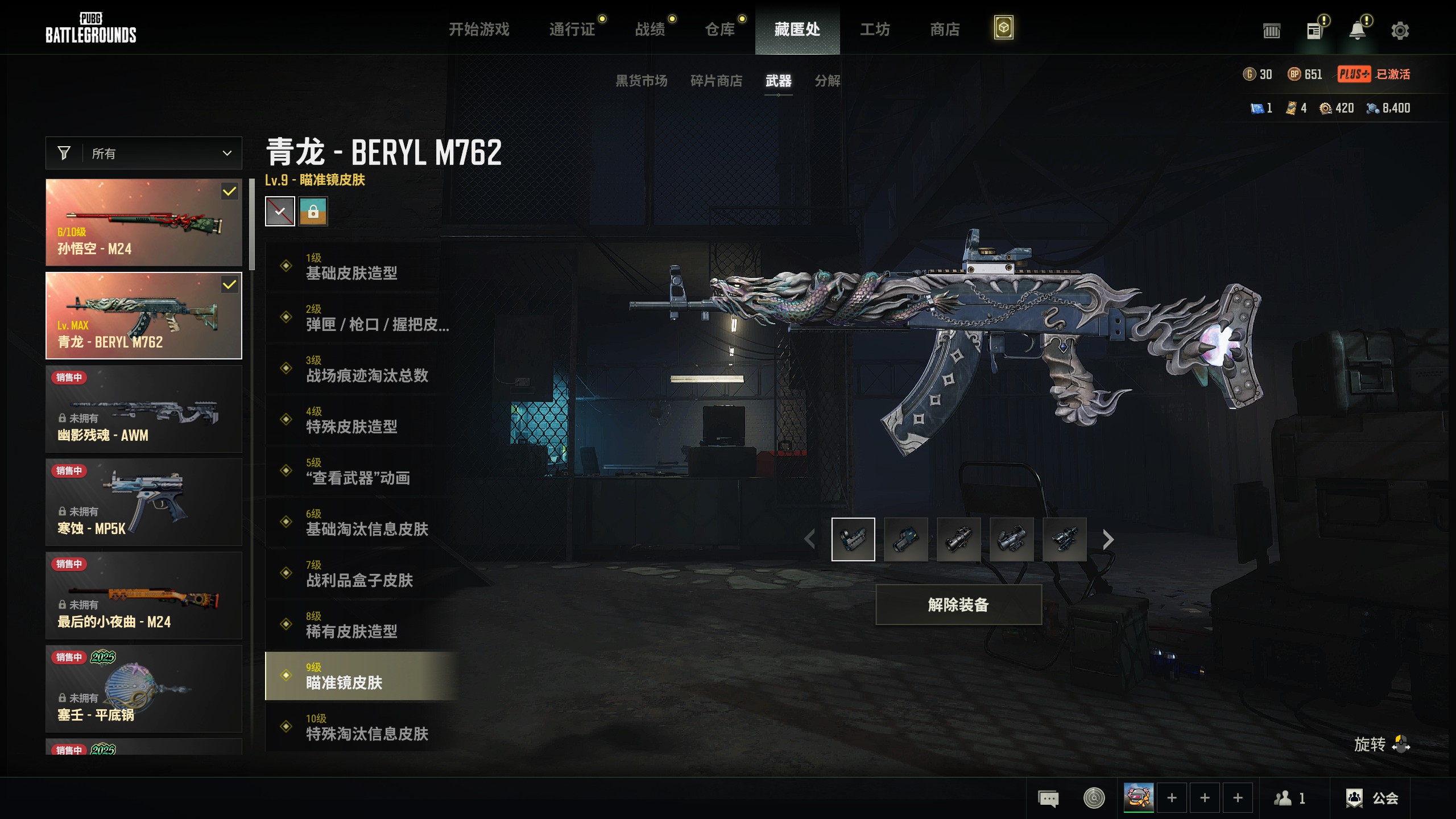Select the locked scope skin option
The height and width of the screenshot is (819, 1456).
313,212
